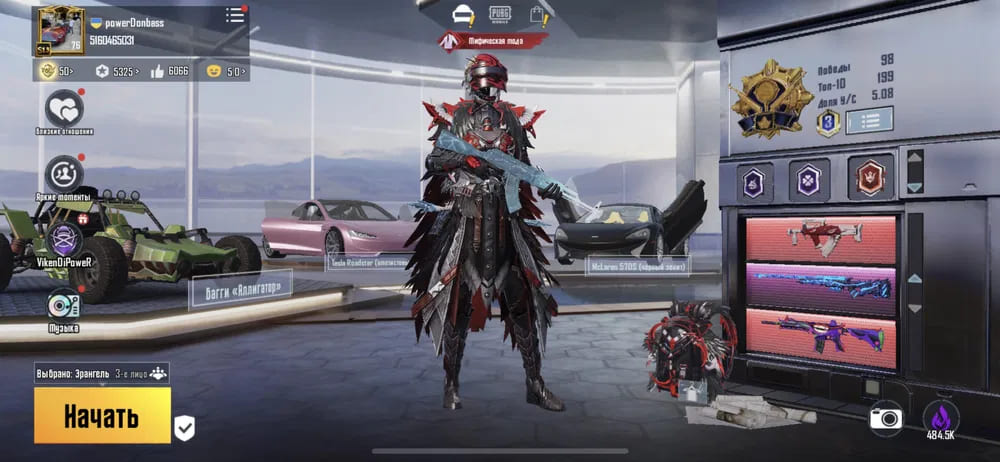Screen dimensions: 1000x462
Task: Open the Близкие отношения hearts icon
Action: [x=65, y=108]
